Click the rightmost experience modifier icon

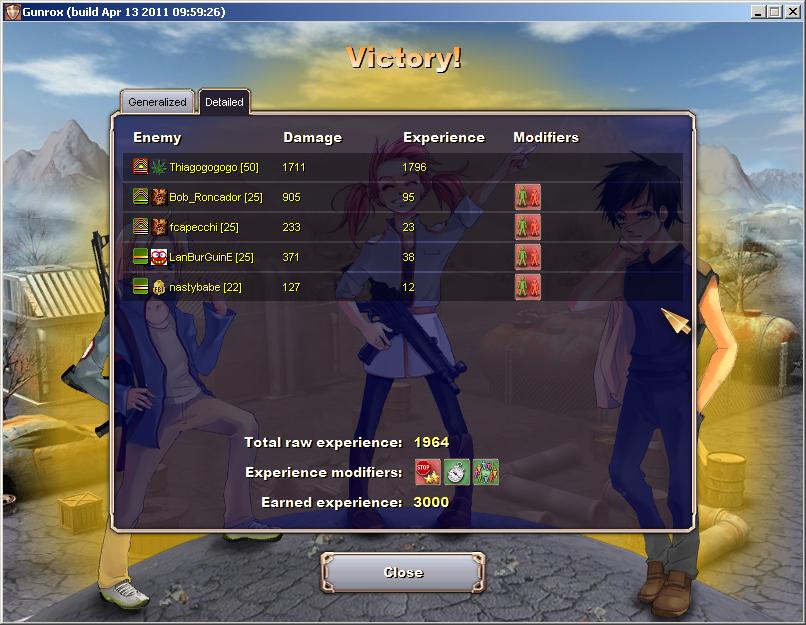(485, 471)
